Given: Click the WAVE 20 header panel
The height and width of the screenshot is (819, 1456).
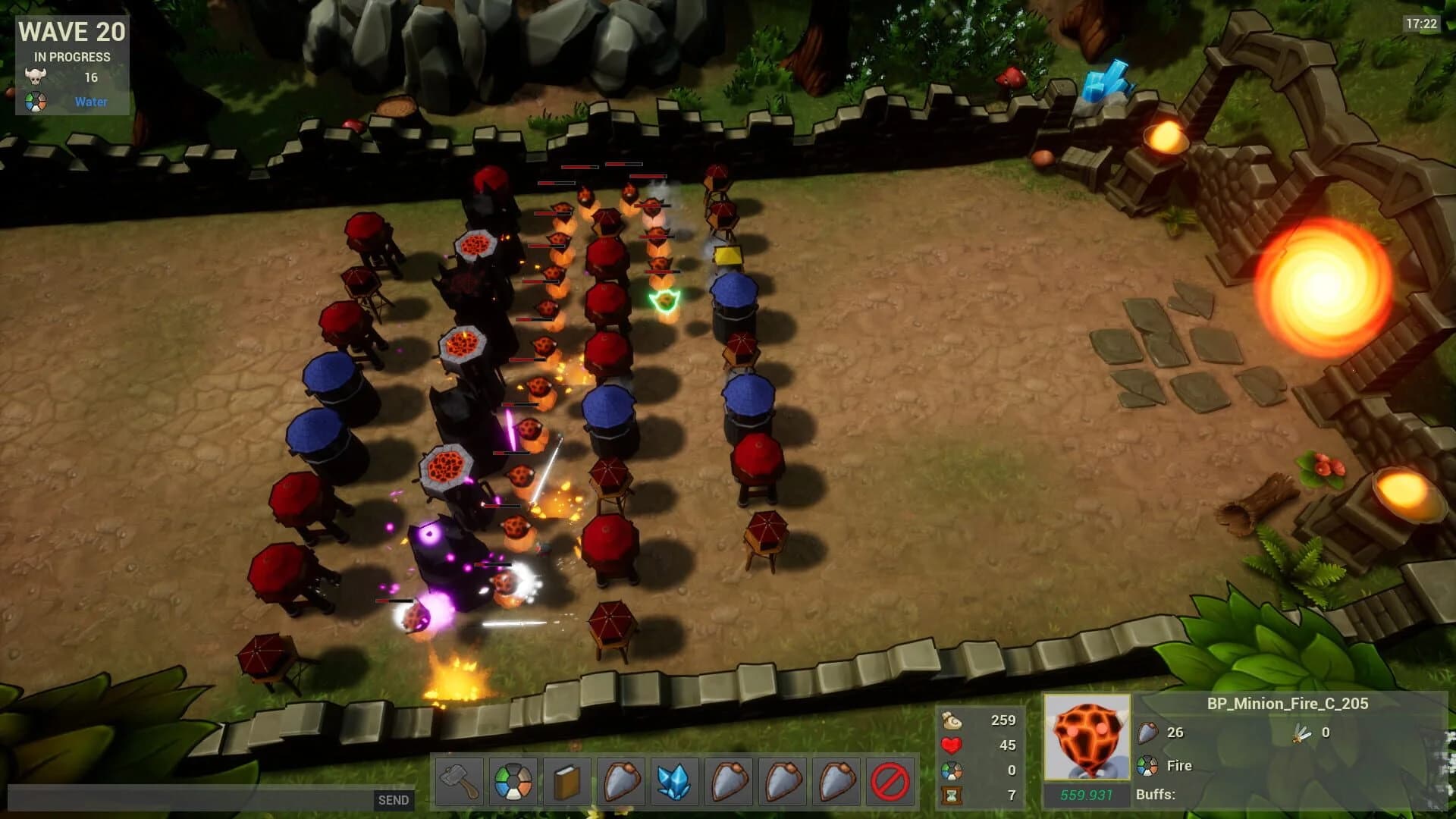Looking at the screenshot, I should click(71, 33).
